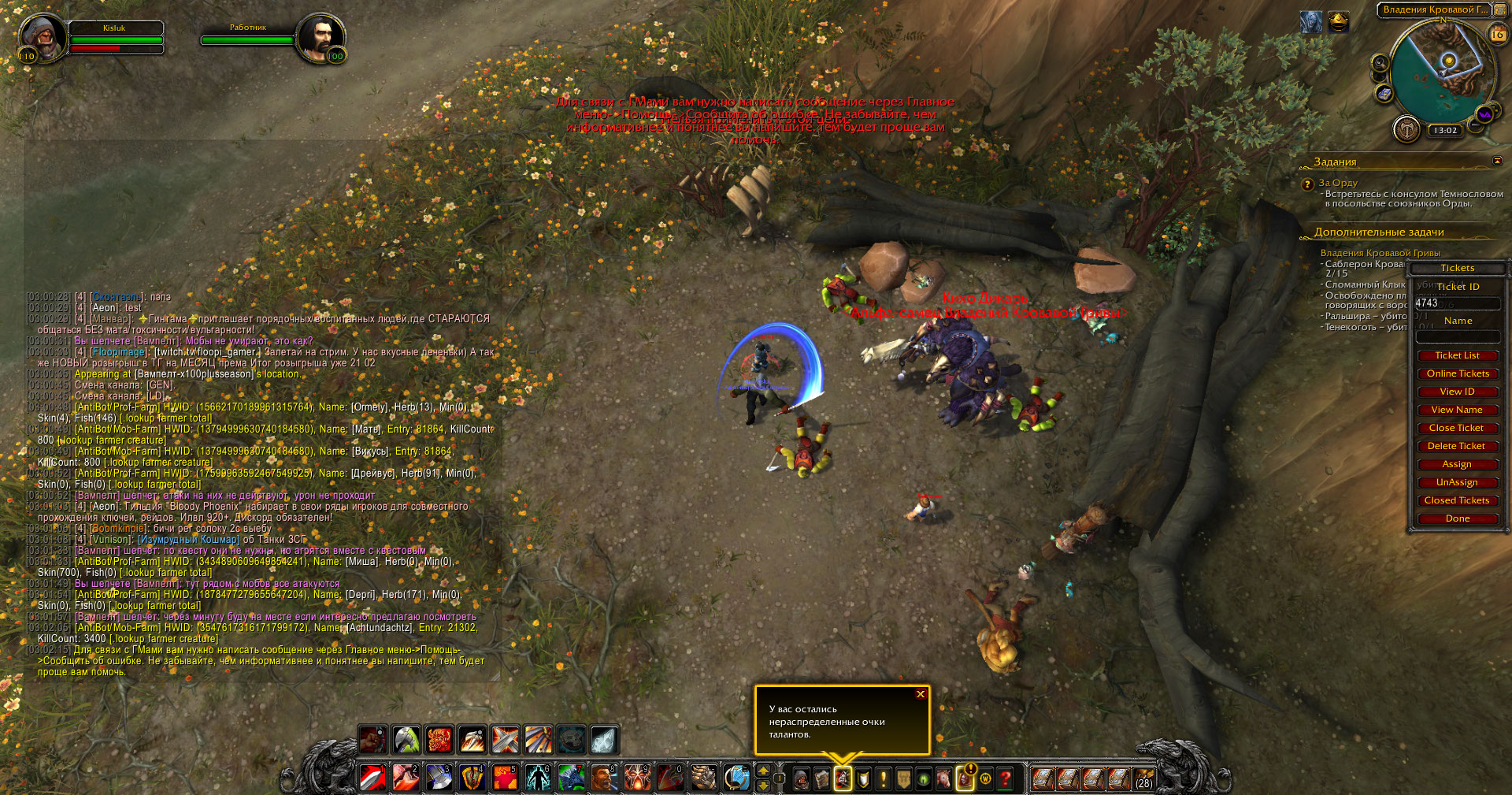Click the Ticket List button

point(1457,355)
